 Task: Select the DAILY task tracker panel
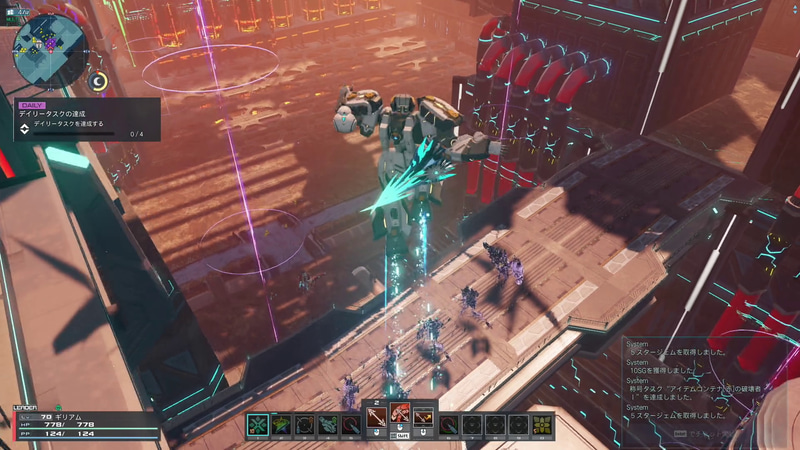(85, 119)
